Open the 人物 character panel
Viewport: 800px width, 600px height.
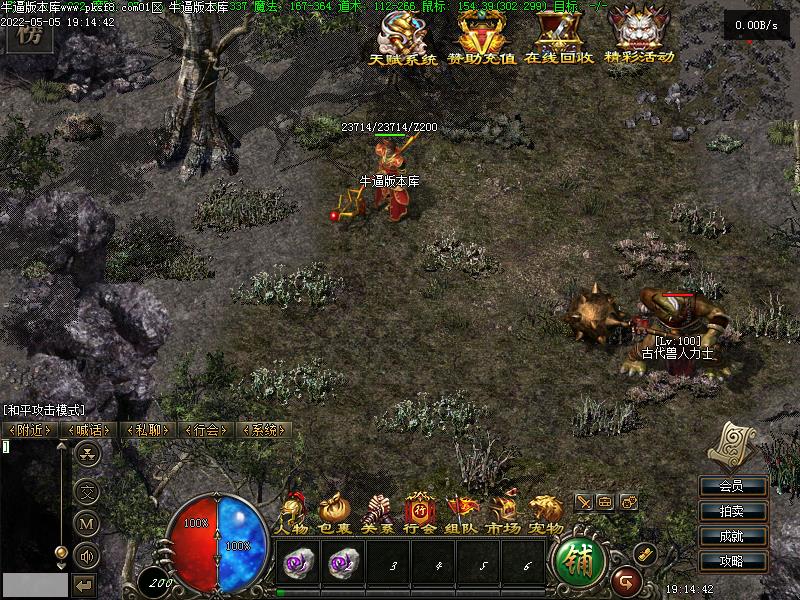click(293, 514)
